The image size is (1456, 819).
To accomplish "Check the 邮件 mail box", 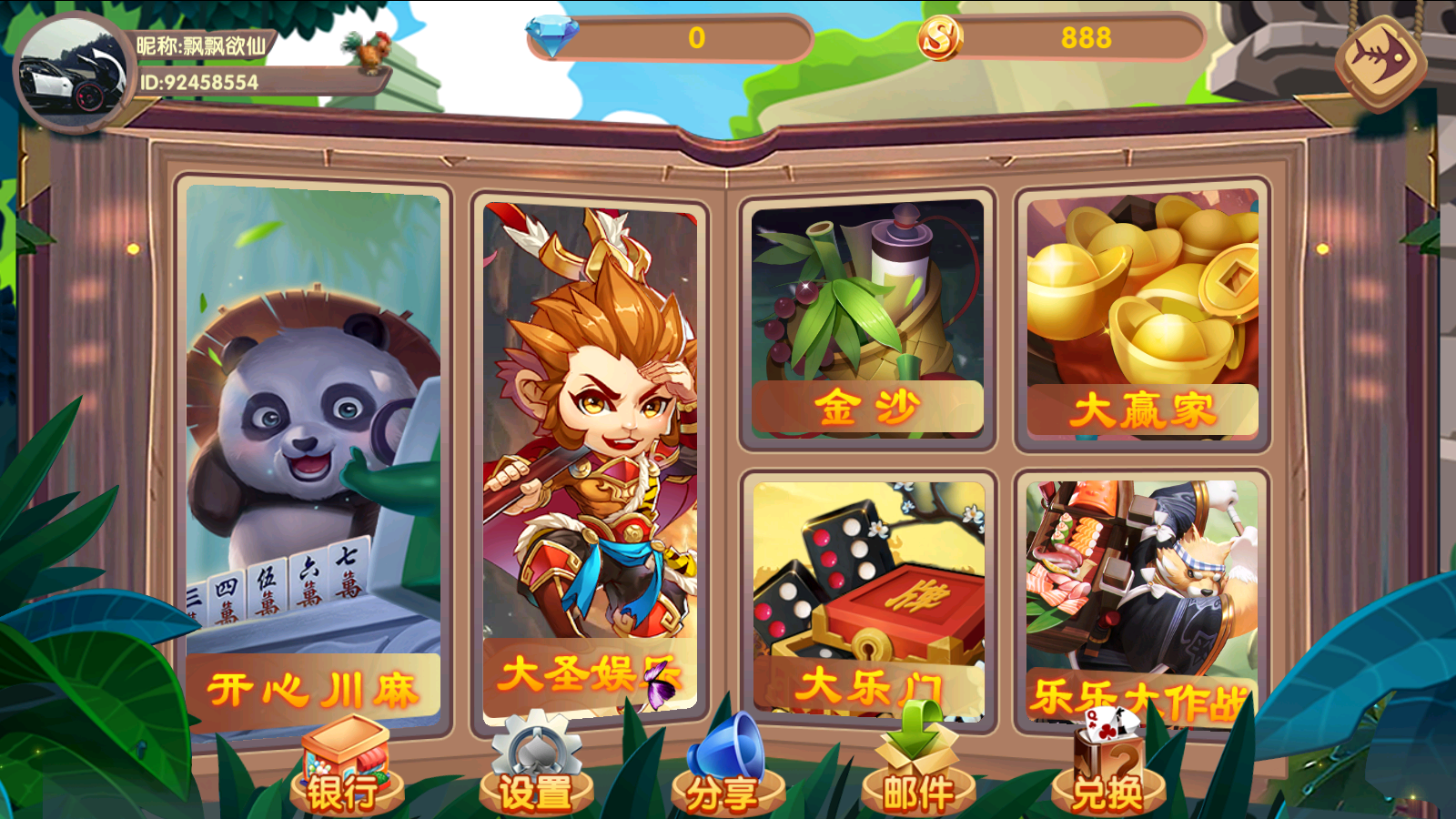I will tap(917, 769).
